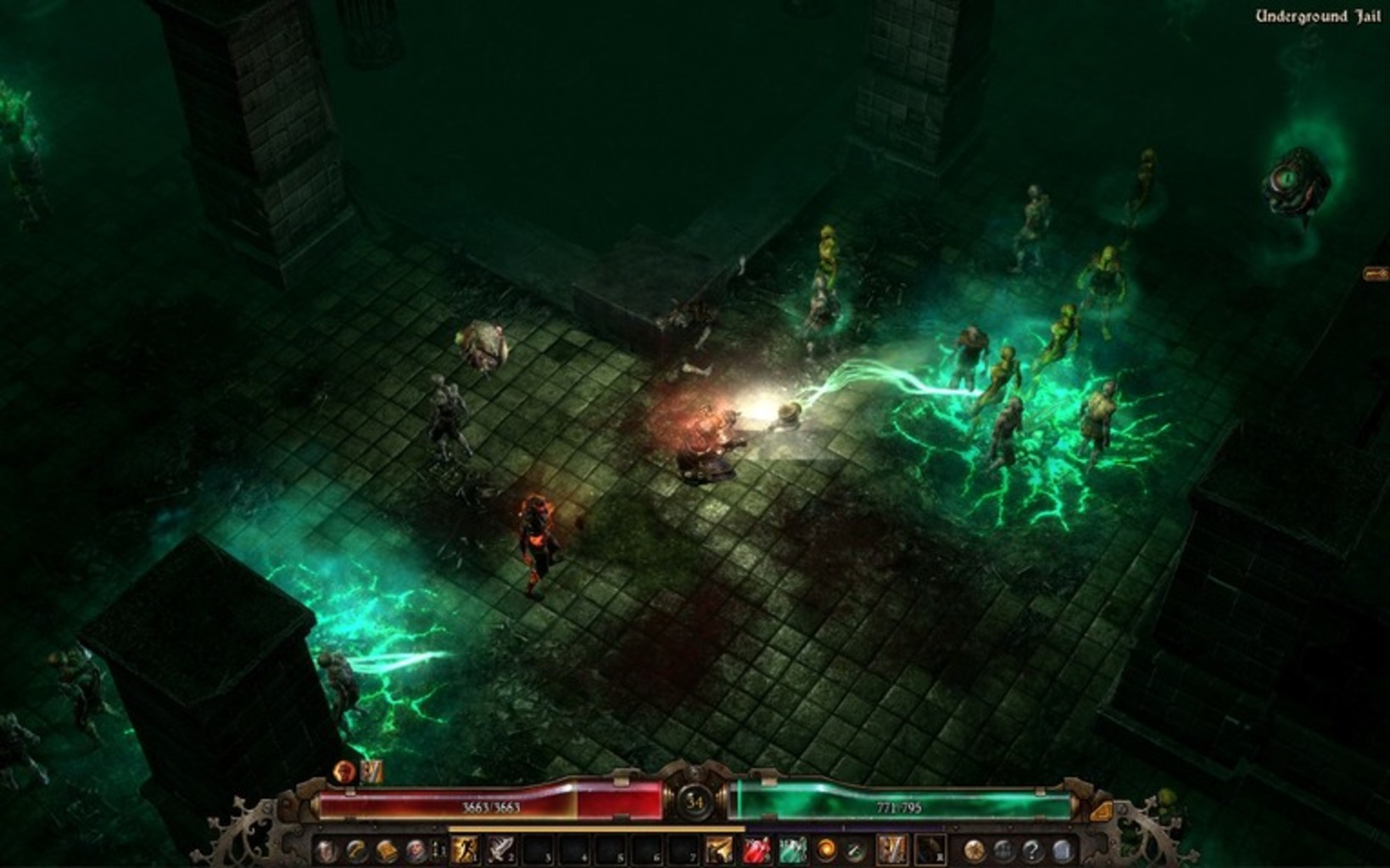The image size is (1390, 868).
Task: Open the world map compass icon
Action: pos(974,849)
